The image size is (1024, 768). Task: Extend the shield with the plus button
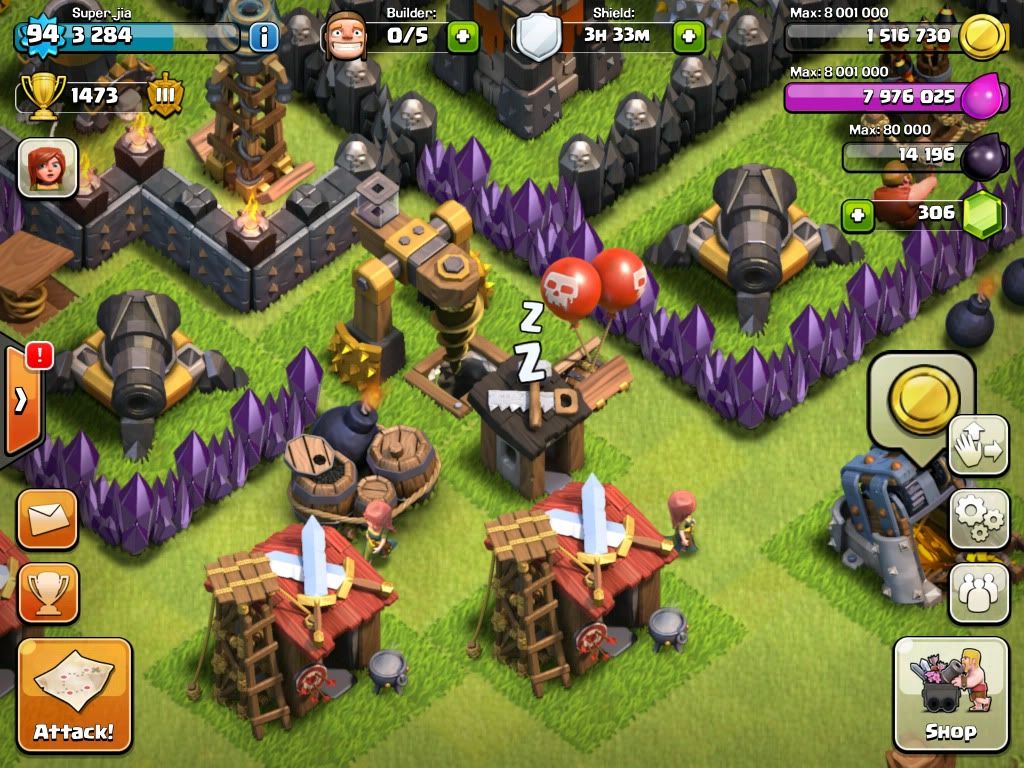(688, 38)
